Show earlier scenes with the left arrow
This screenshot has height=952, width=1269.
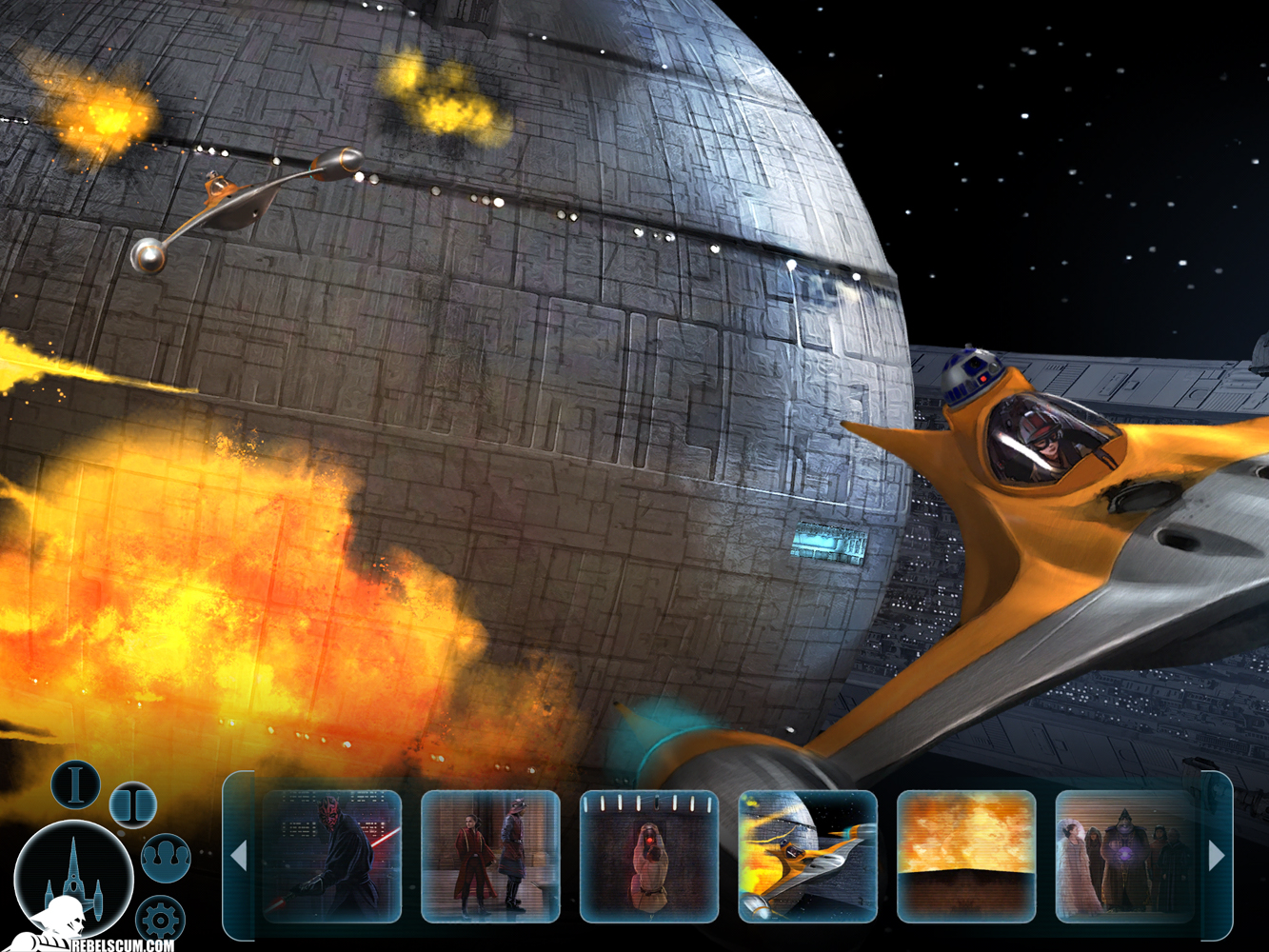tap(239, 857)
